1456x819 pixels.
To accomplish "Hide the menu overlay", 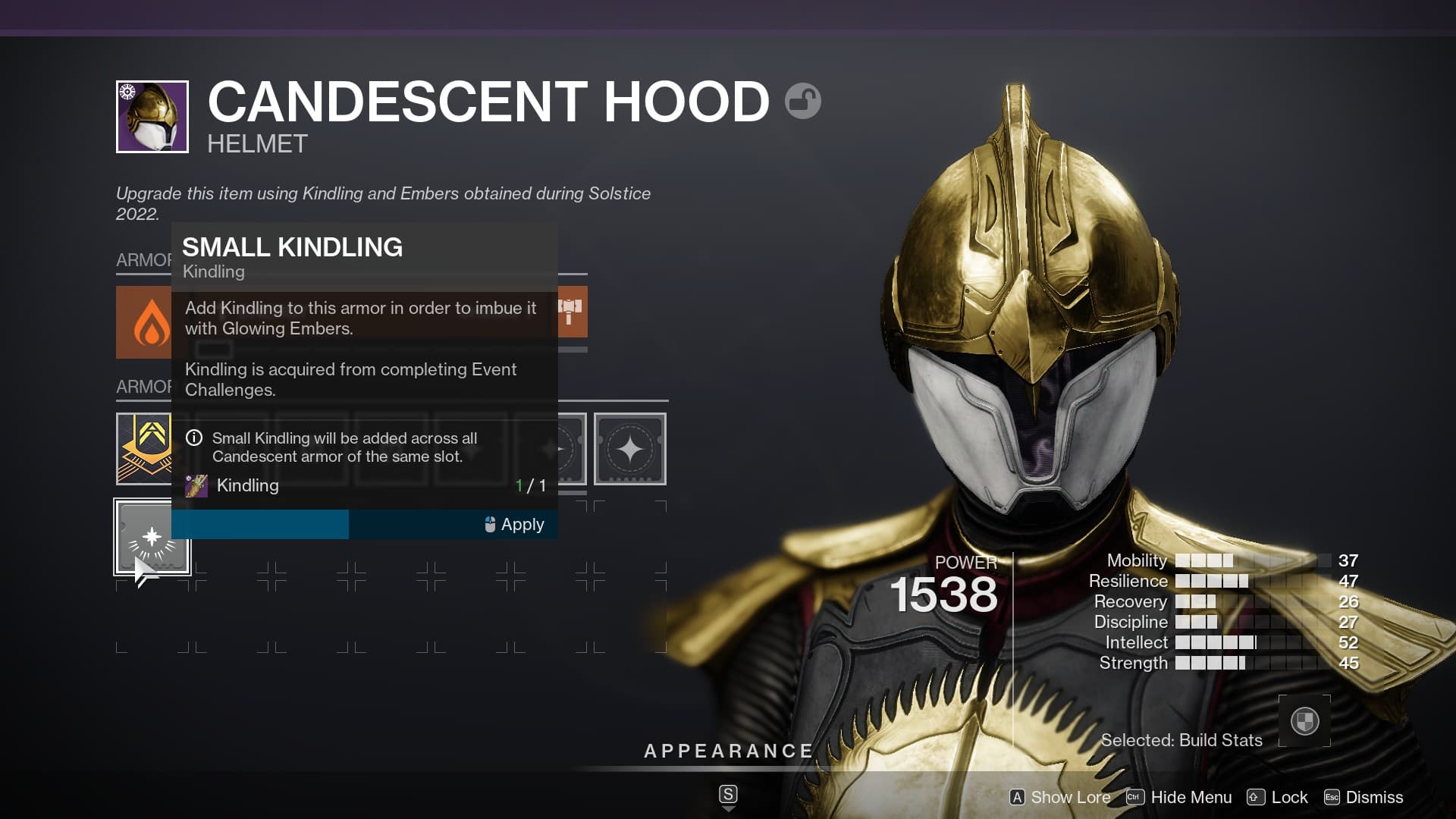I will (1179, 797).
